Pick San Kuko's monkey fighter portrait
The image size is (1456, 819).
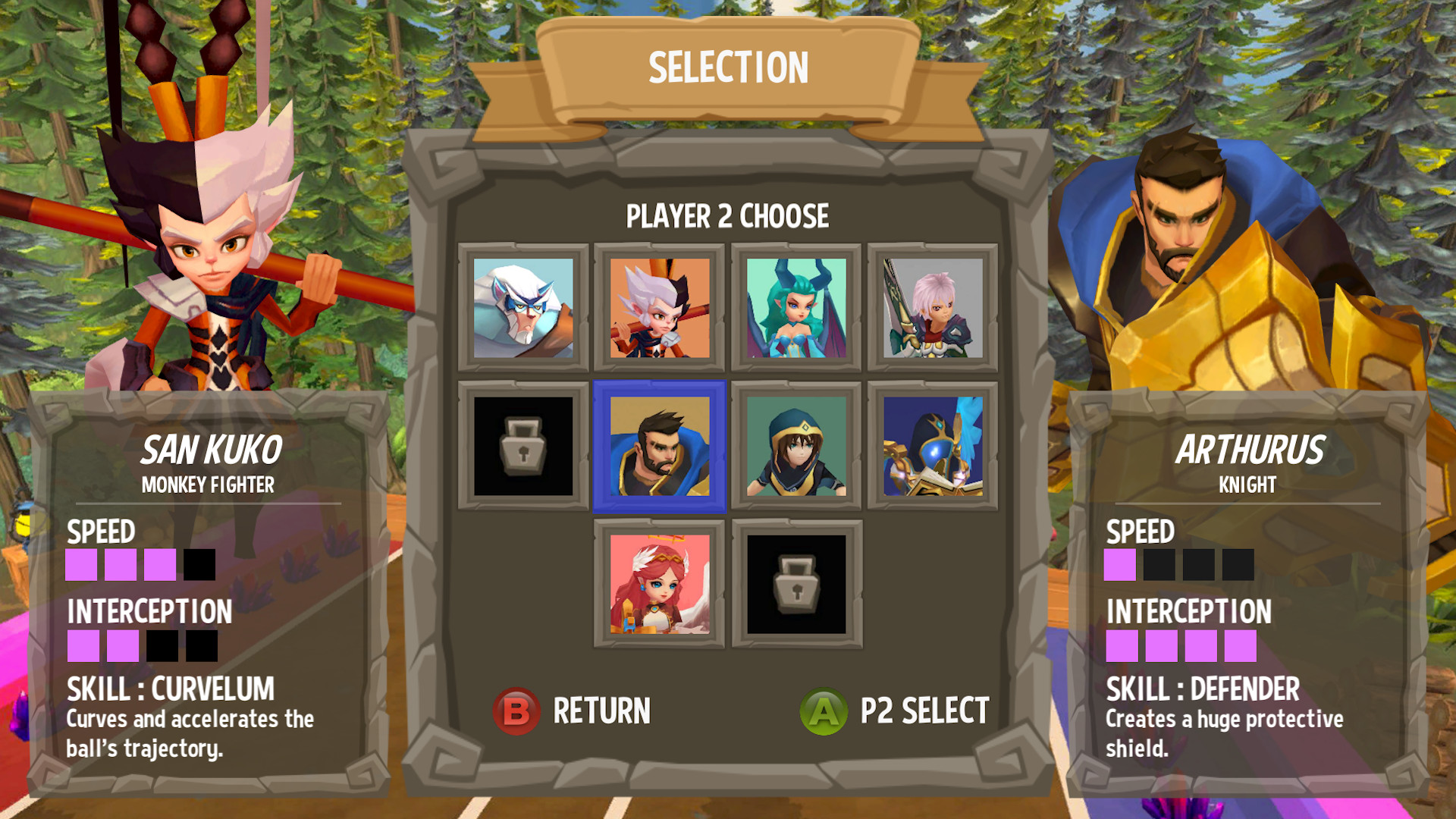coord(659,306)
